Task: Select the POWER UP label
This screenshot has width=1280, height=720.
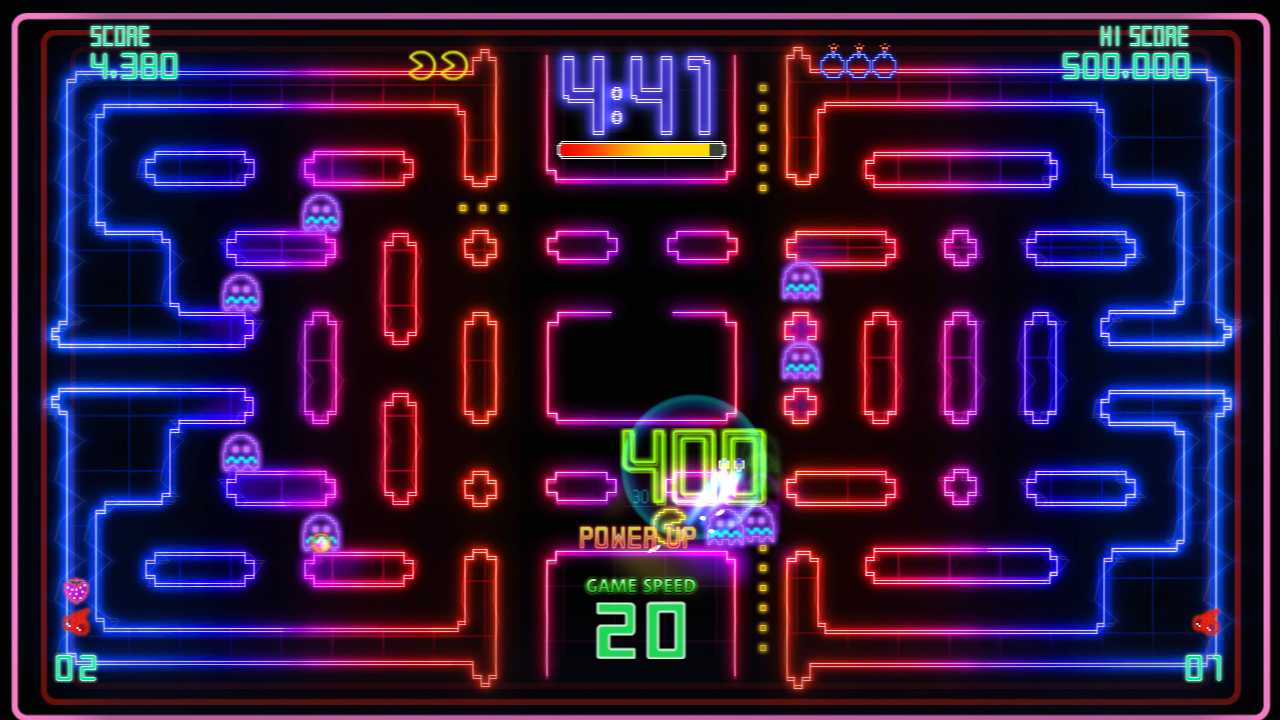Action: [638, 537]
